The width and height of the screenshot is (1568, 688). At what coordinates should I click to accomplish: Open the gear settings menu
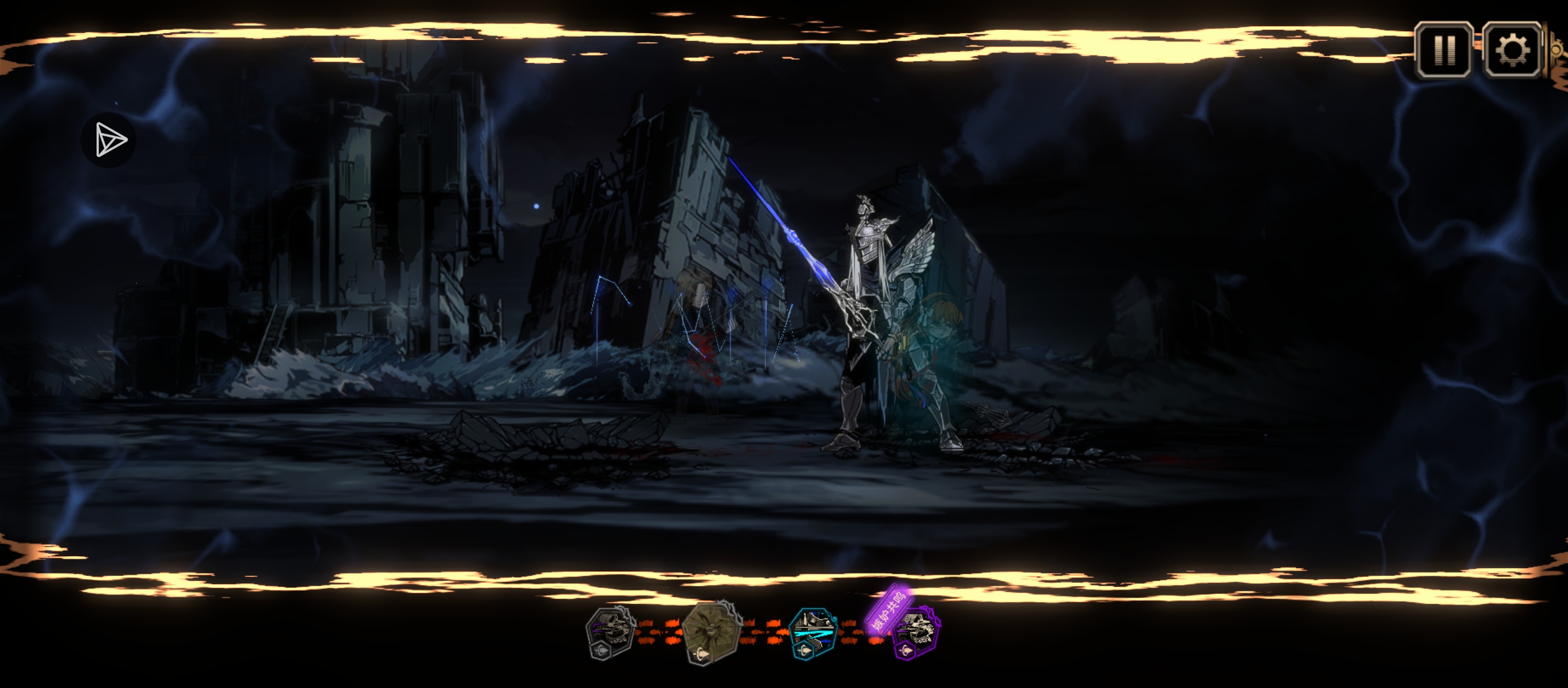click(x=1511, y=49)
